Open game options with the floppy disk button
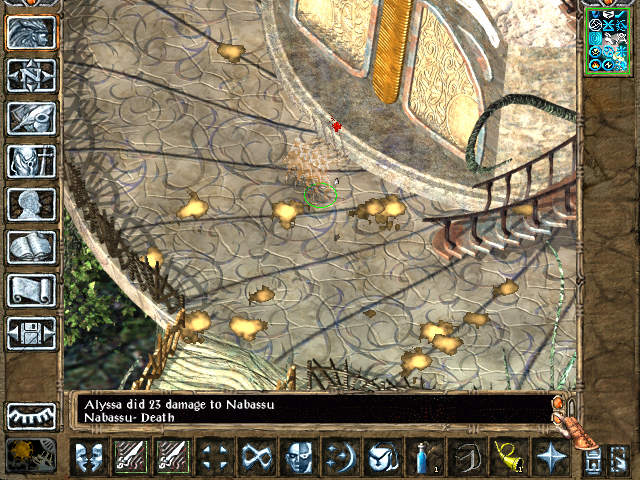Image resolution: width=640 pixels, height=480 pixels. pyautogui.click(x=32, y=333)
